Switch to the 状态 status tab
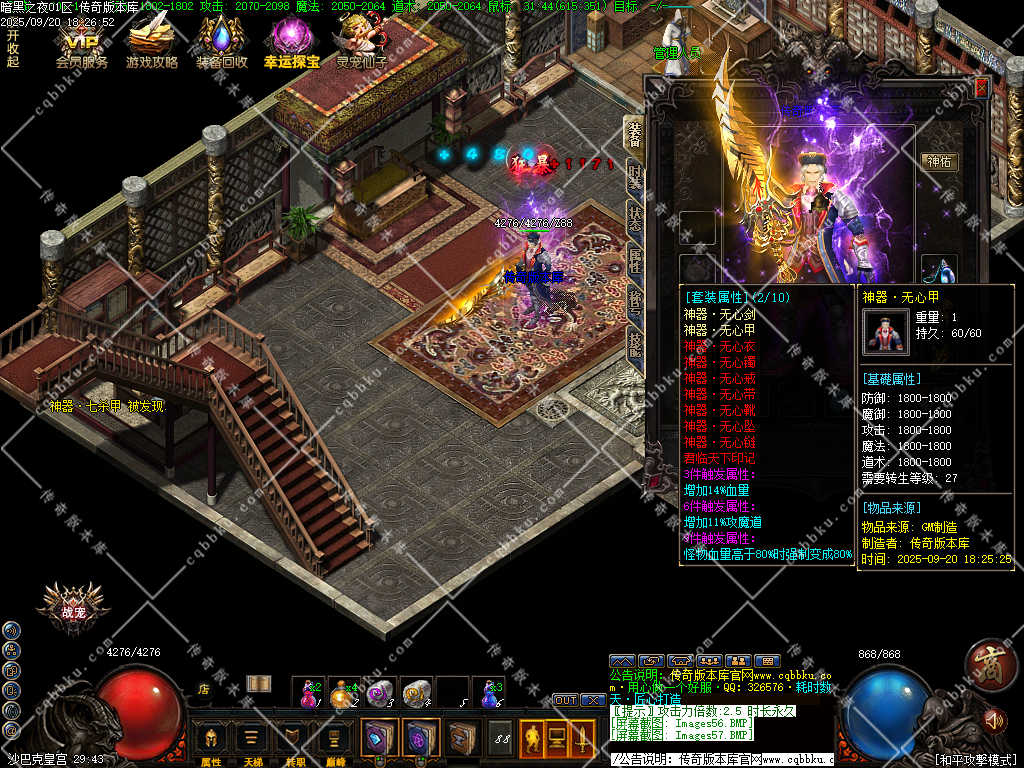The image size is (1024, 768). click(x=635, y=219)
